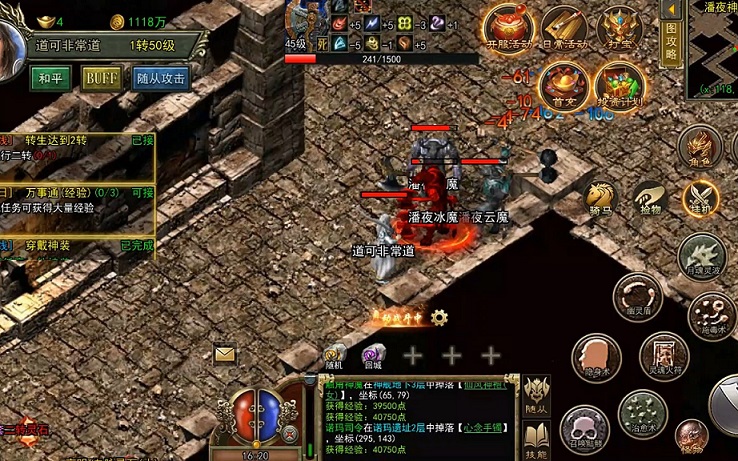Image resolution: width=738 pixels, height=461 pixels.
Task: Activate the 骑马 mount button
Action: point(600,197)
